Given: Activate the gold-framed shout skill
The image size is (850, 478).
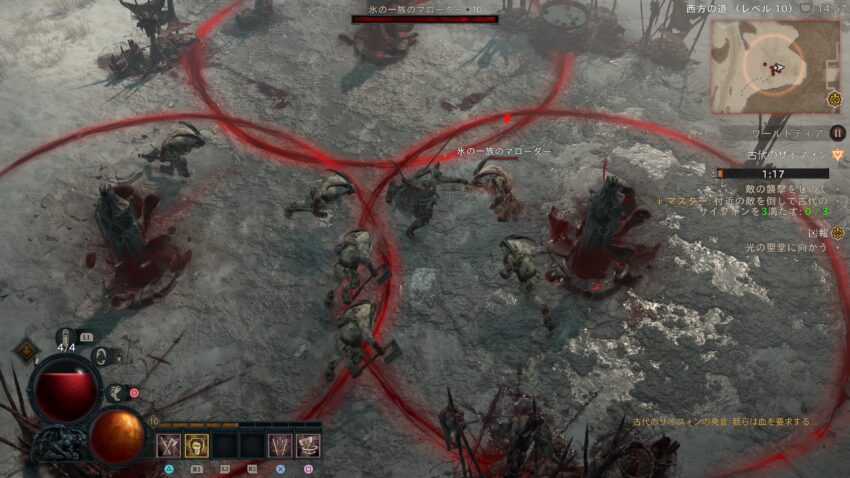Looking at the screenshot, I should (196, 446).
